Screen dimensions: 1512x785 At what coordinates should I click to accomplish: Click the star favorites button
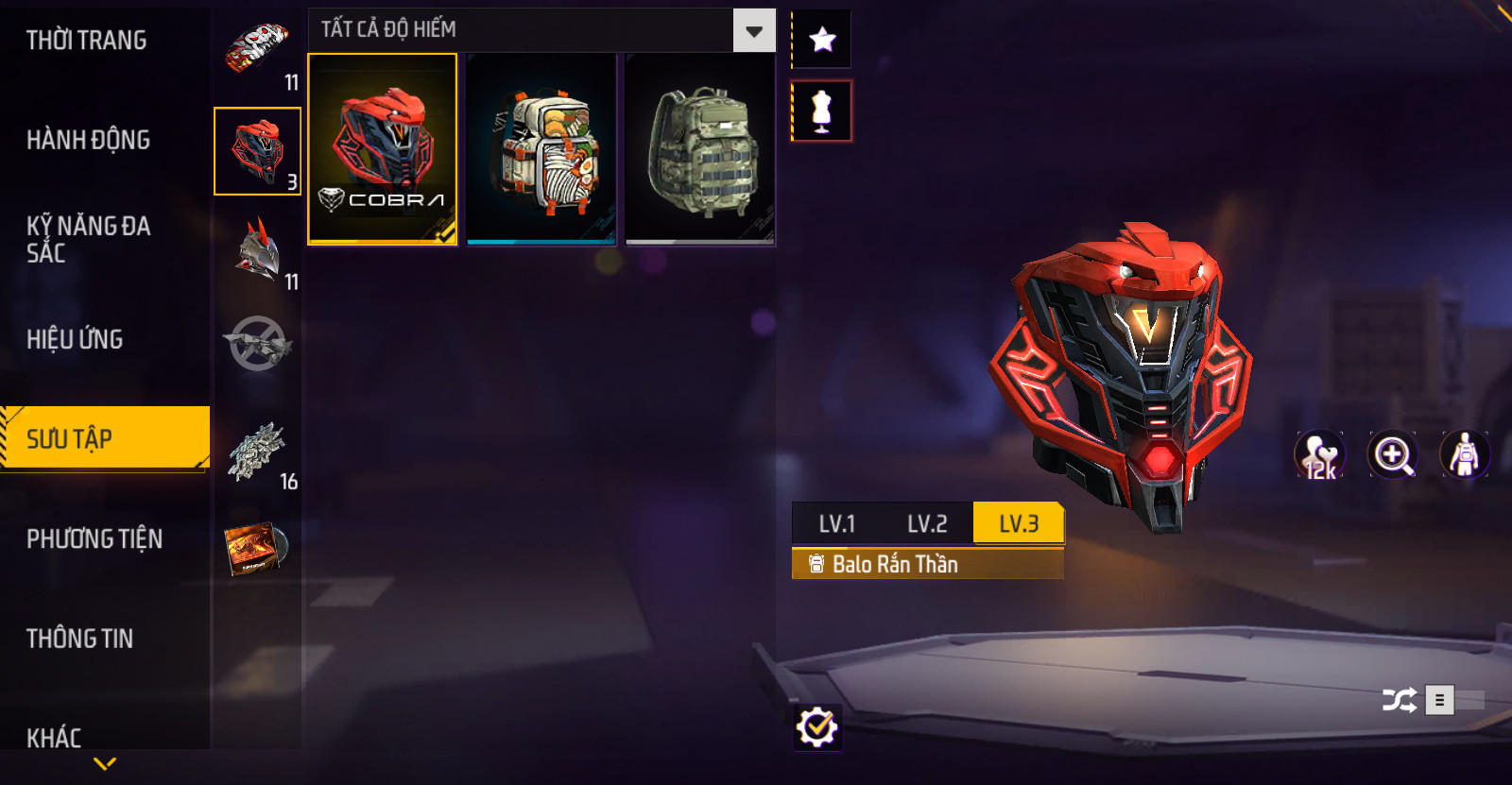point(822,40)
